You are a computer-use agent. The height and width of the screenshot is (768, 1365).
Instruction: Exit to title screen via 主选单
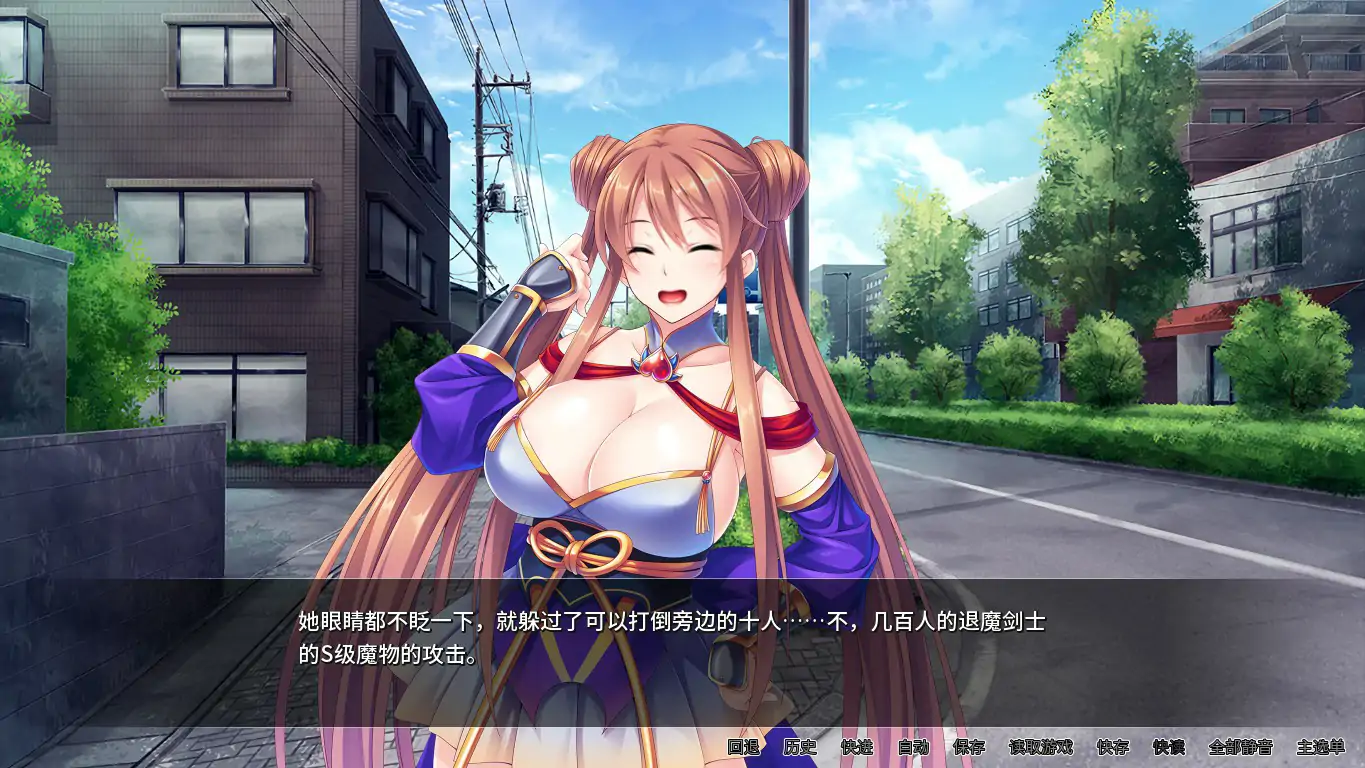tap(1320, 747)
